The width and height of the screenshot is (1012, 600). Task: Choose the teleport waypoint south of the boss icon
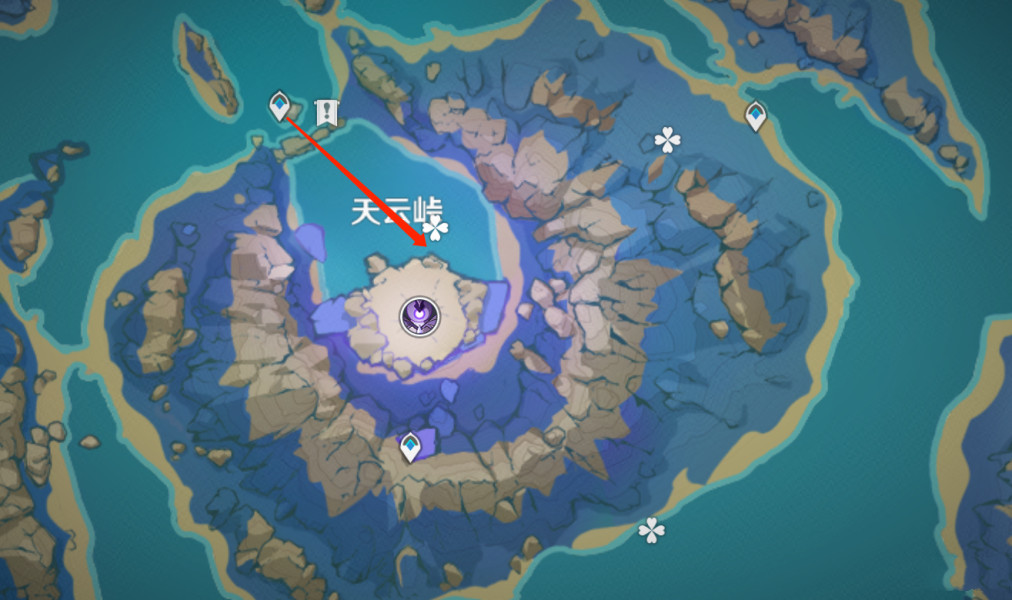(x=410, y=446)
